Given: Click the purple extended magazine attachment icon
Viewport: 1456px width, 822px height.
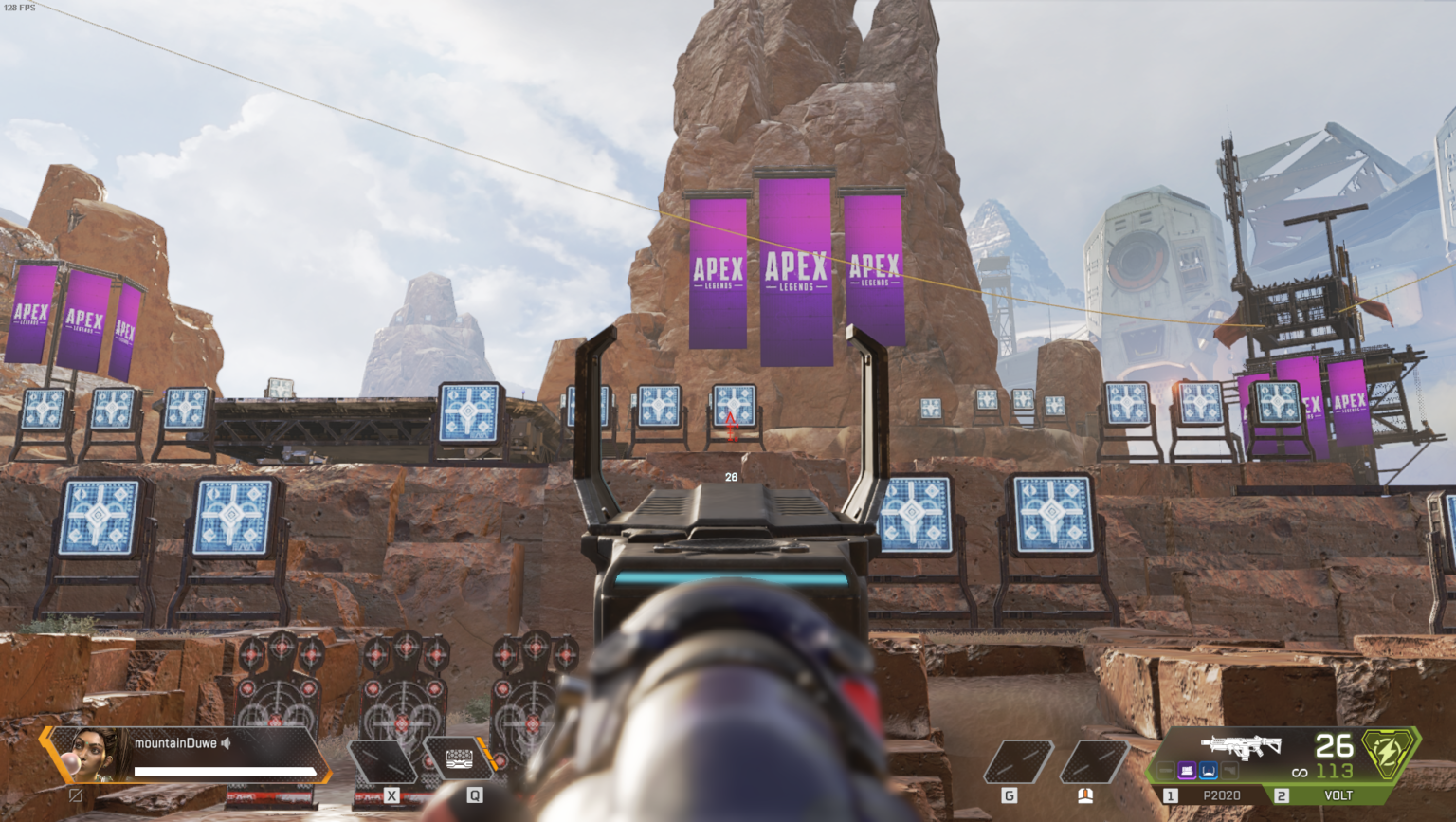Looking at the screenshot, I should coord(1187,772).
